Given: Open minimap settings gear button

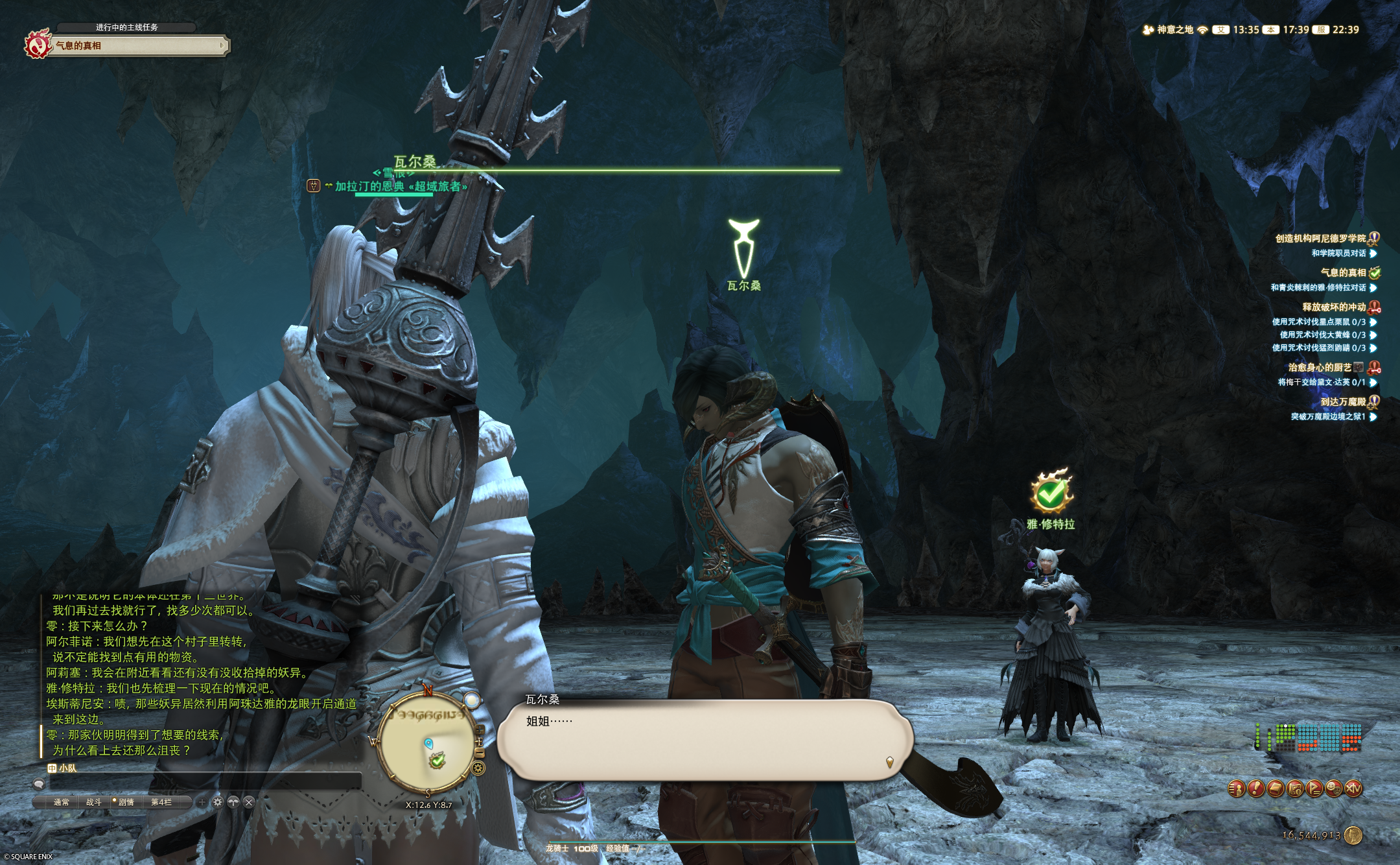Looking at the screenshot, I should (479, 768).
